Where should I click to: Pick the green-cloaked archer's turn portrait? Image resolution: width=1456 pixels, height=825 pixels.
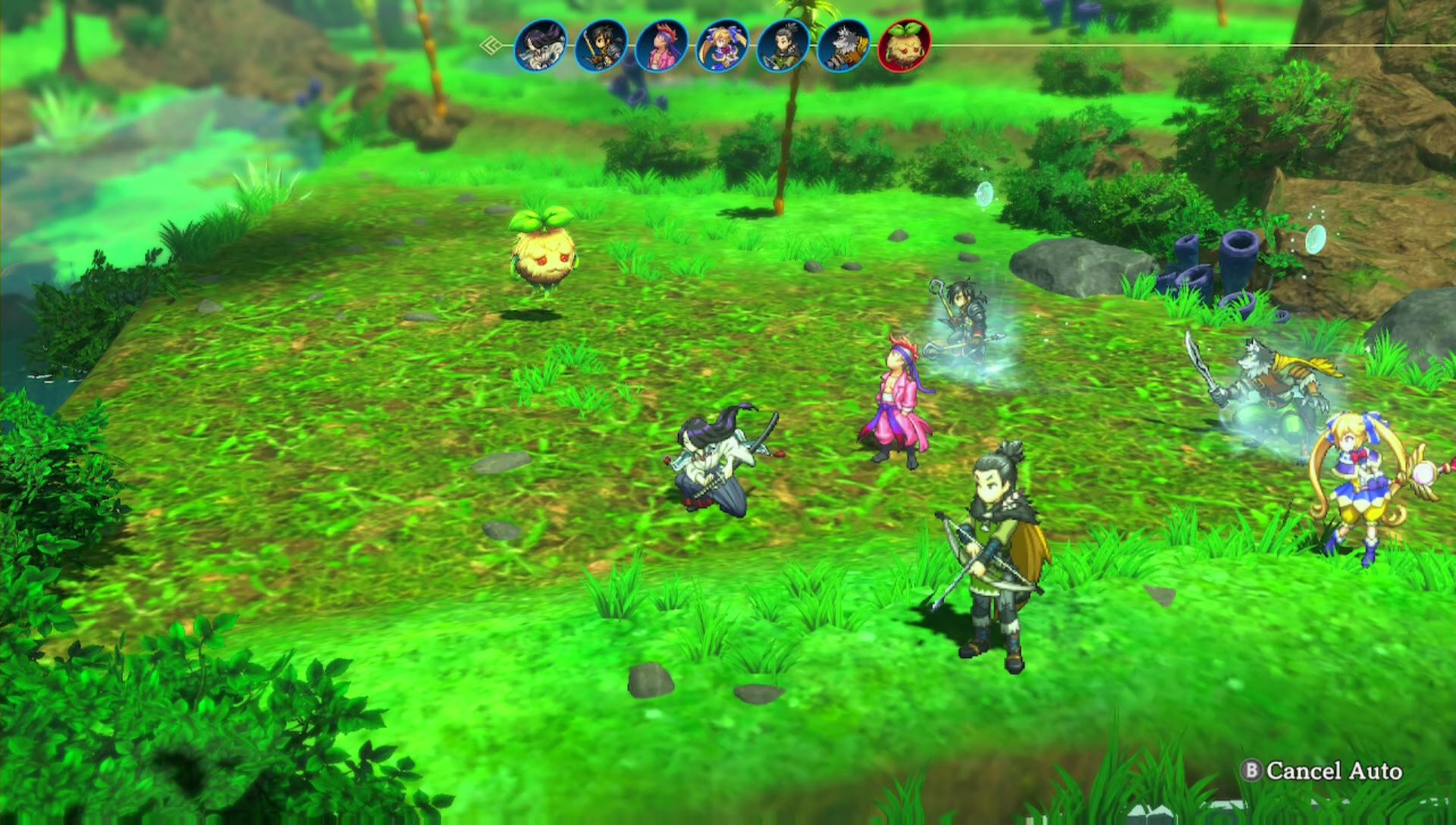click(x=783, y=46)
